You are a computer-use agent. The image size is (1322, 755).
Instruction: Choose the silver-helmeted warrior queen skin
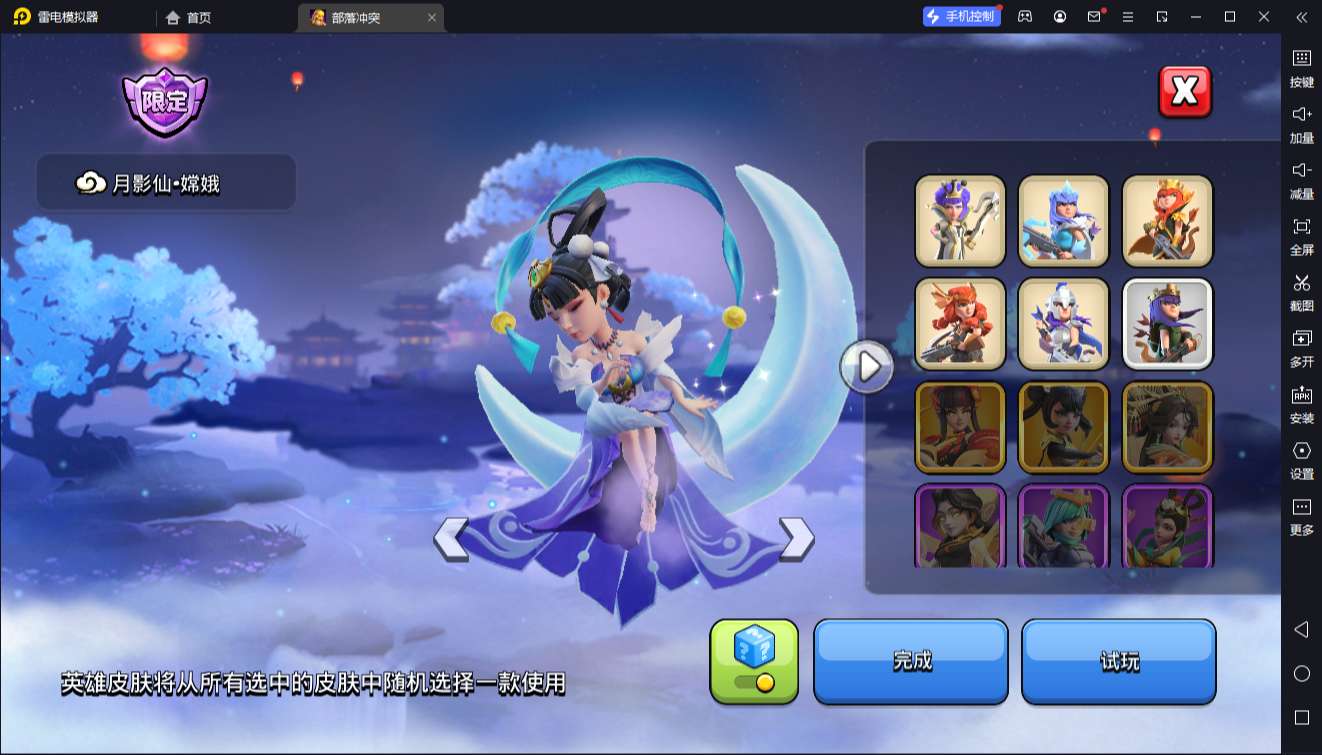(1064, 323)
